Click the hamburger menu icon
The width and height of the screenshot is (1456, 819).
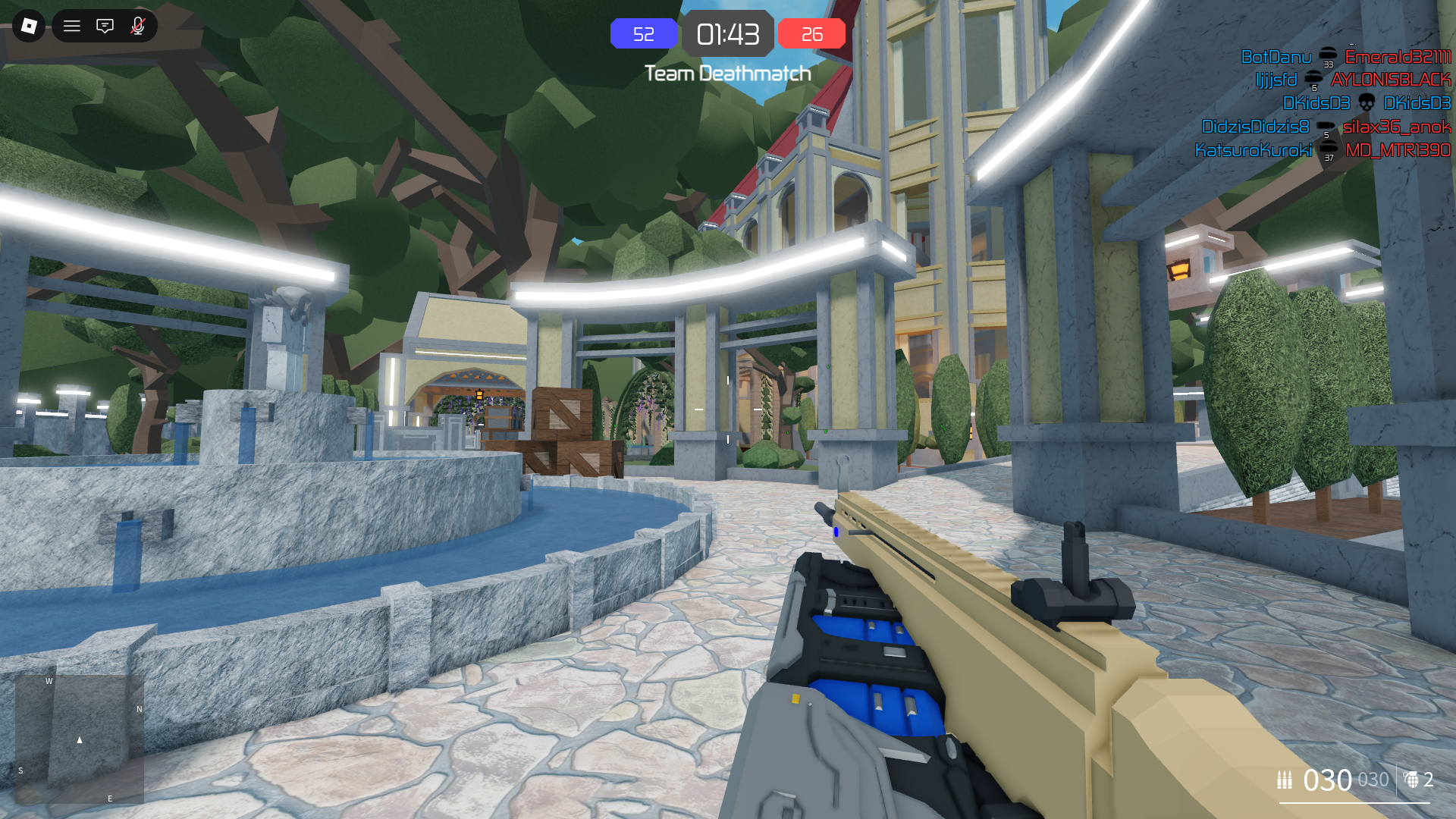coord(71,25)
